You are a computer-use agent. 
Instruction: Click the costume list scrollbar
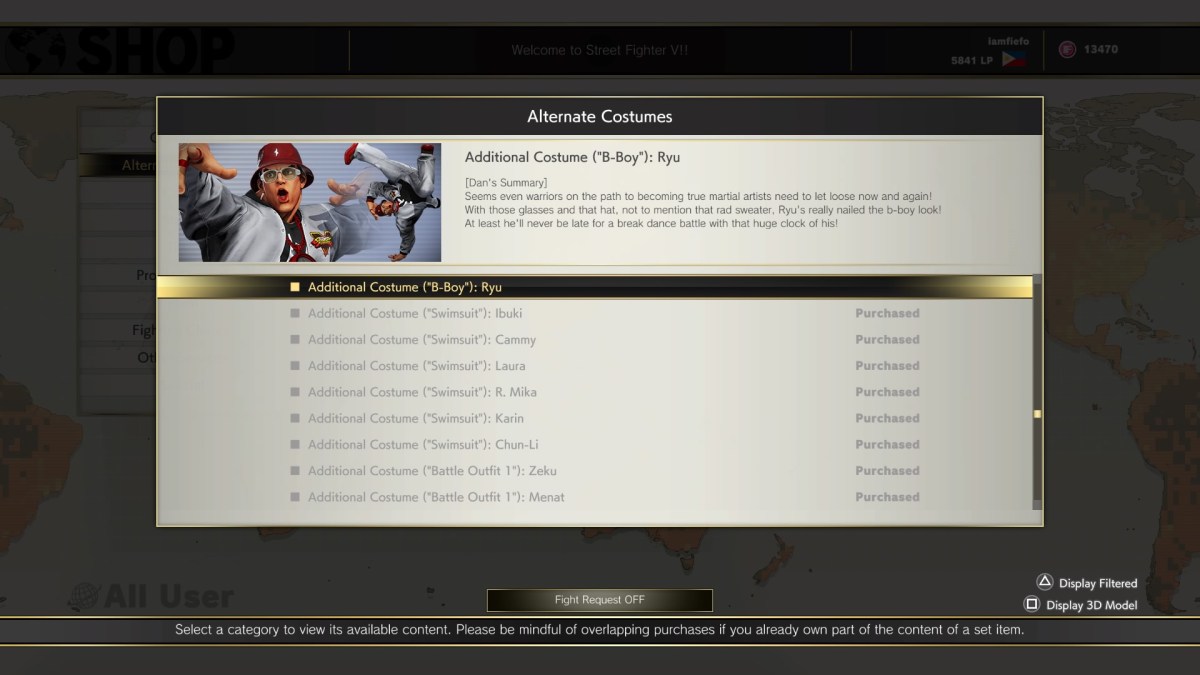pyautogui.click(x=1037, y=413)
